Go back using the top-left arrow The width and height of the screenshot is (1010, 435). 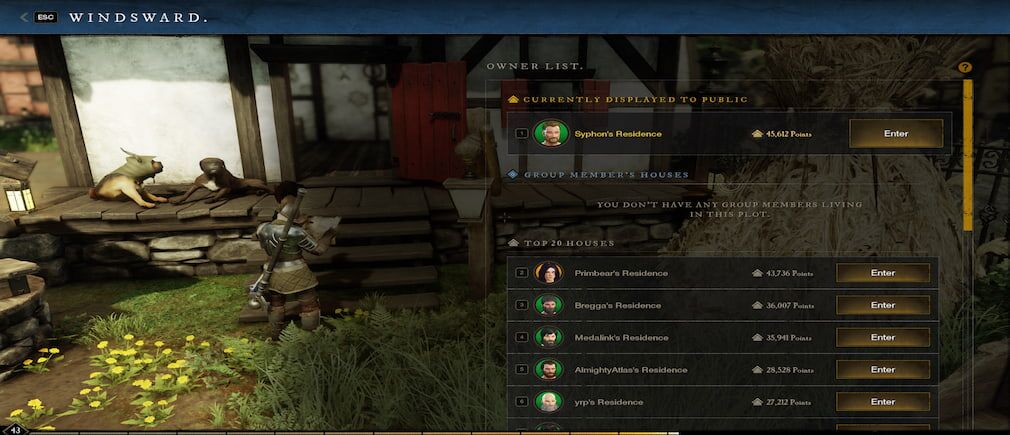24,17
